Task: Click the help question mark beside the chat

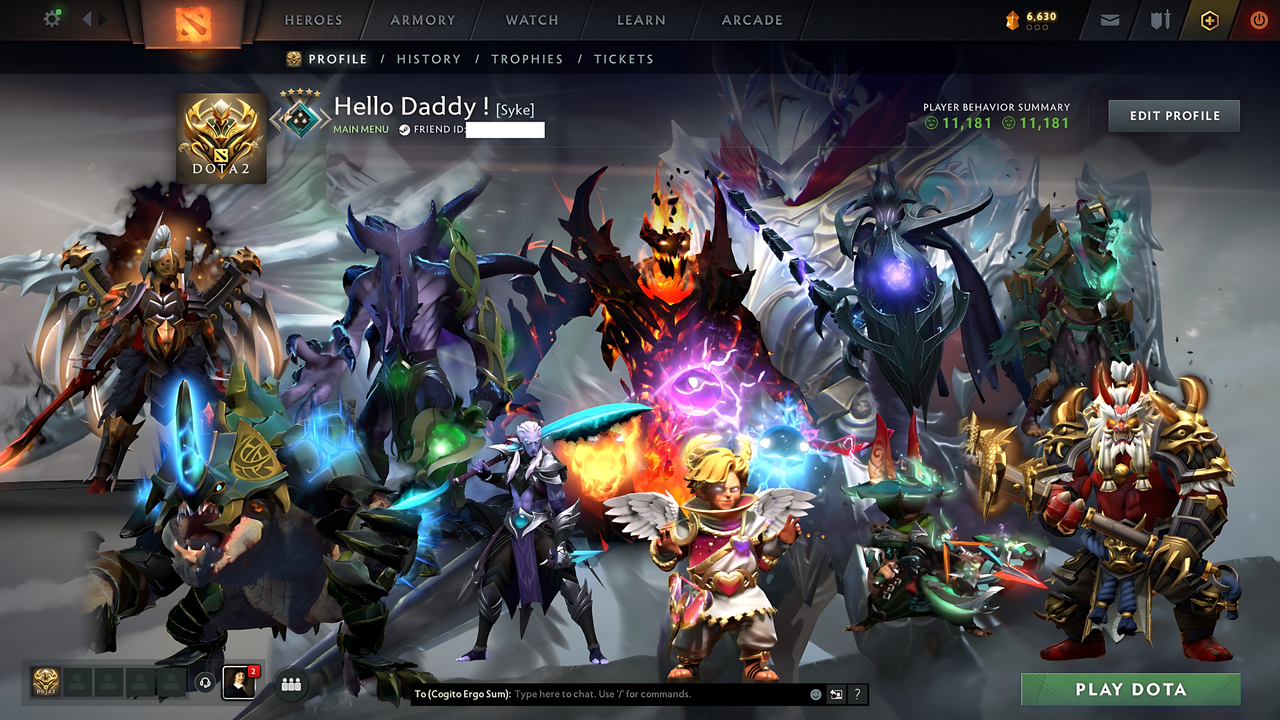Action: click(857, 694)
